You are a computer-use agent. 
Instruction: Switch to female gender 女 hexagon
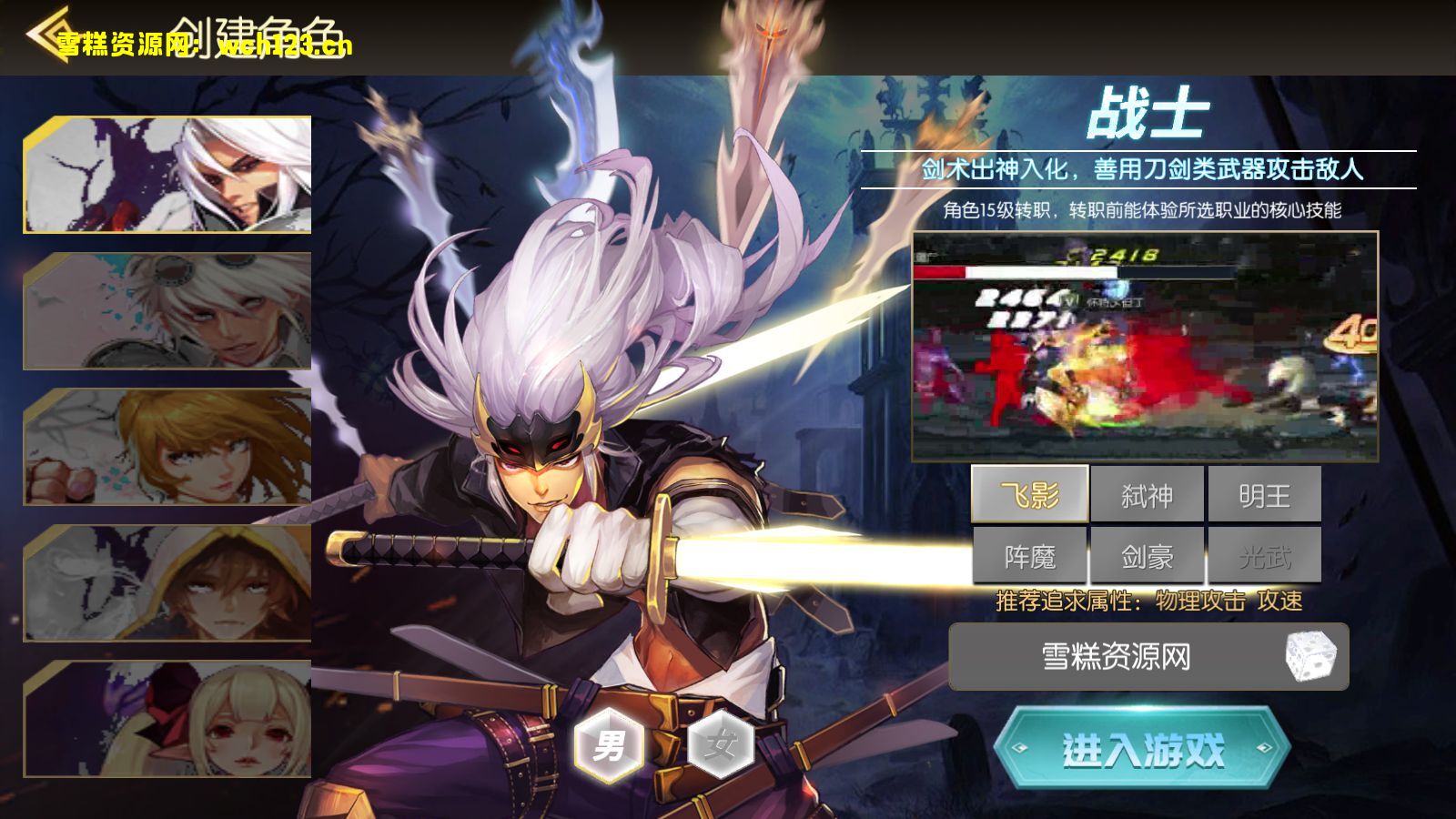coord(720,745)
